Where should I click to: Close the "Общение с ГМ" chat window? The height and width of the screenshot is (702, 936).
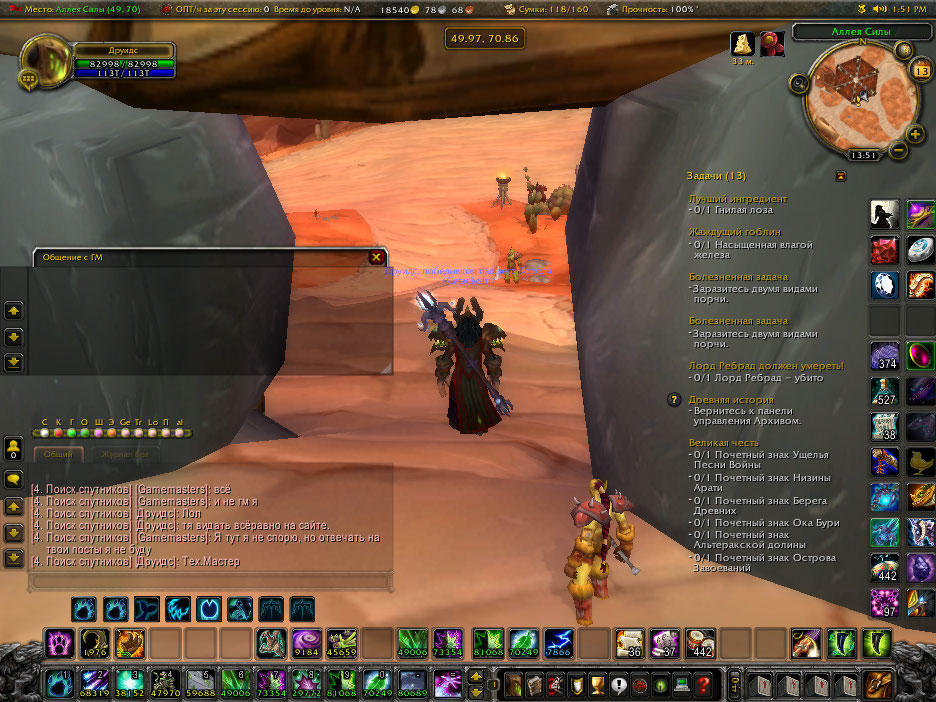click(x=376, y=257)
